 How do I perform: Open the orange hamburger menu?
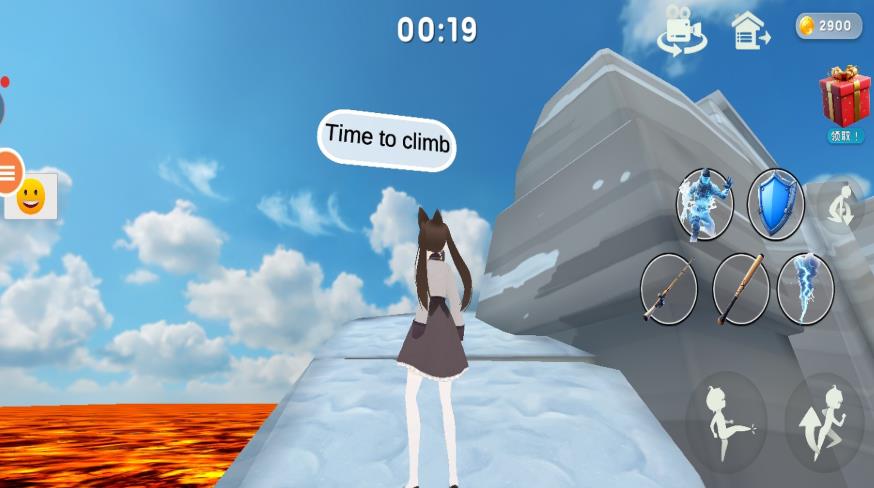click(8, 172)
